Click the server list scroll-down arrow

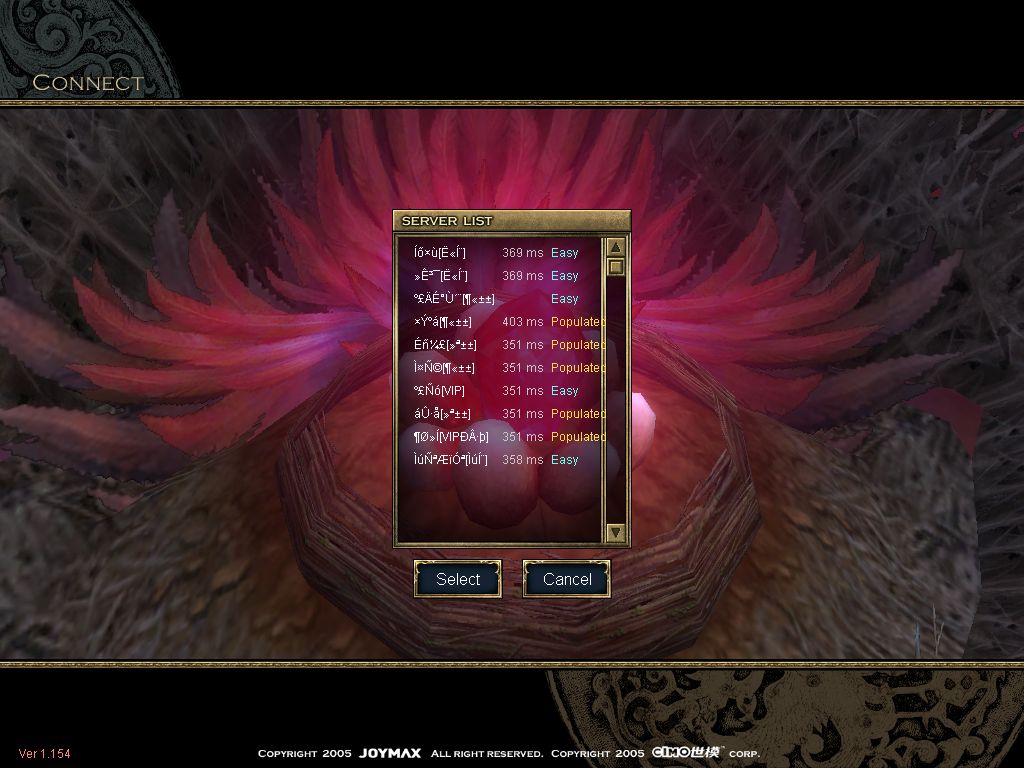(x=616, y=533)
